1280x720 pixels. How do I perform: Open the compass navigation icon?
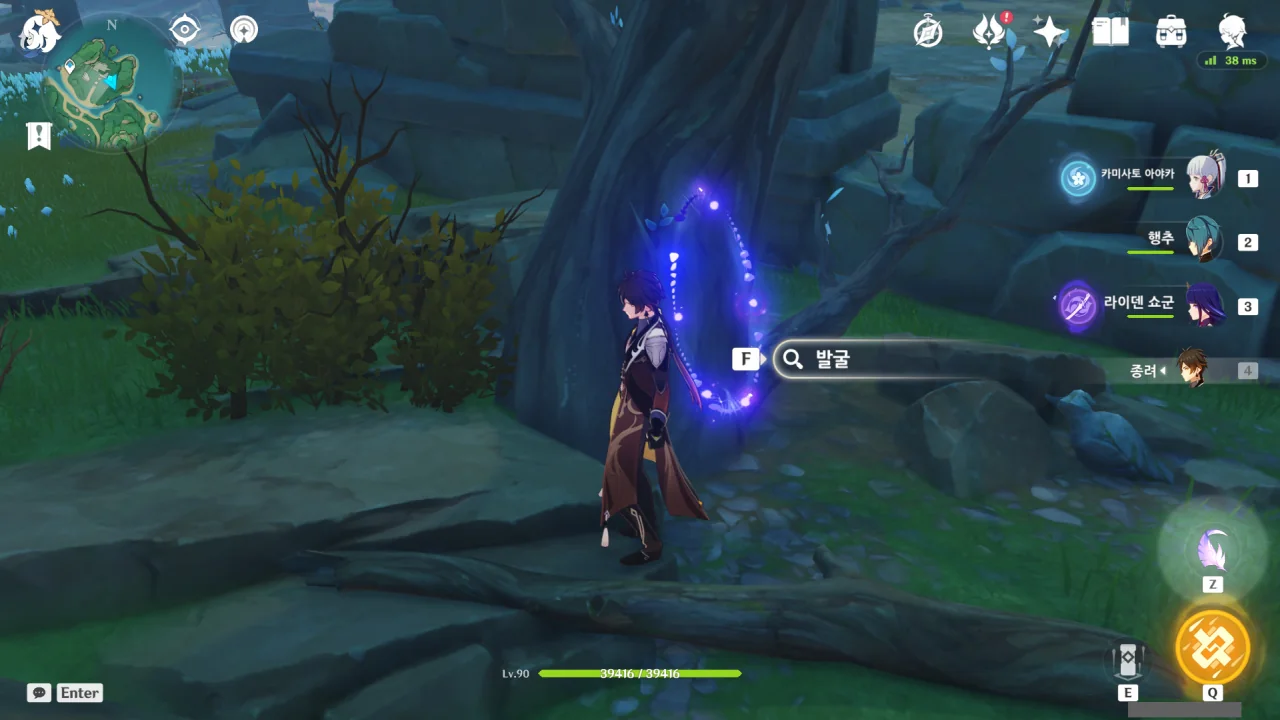pos(243,30)
